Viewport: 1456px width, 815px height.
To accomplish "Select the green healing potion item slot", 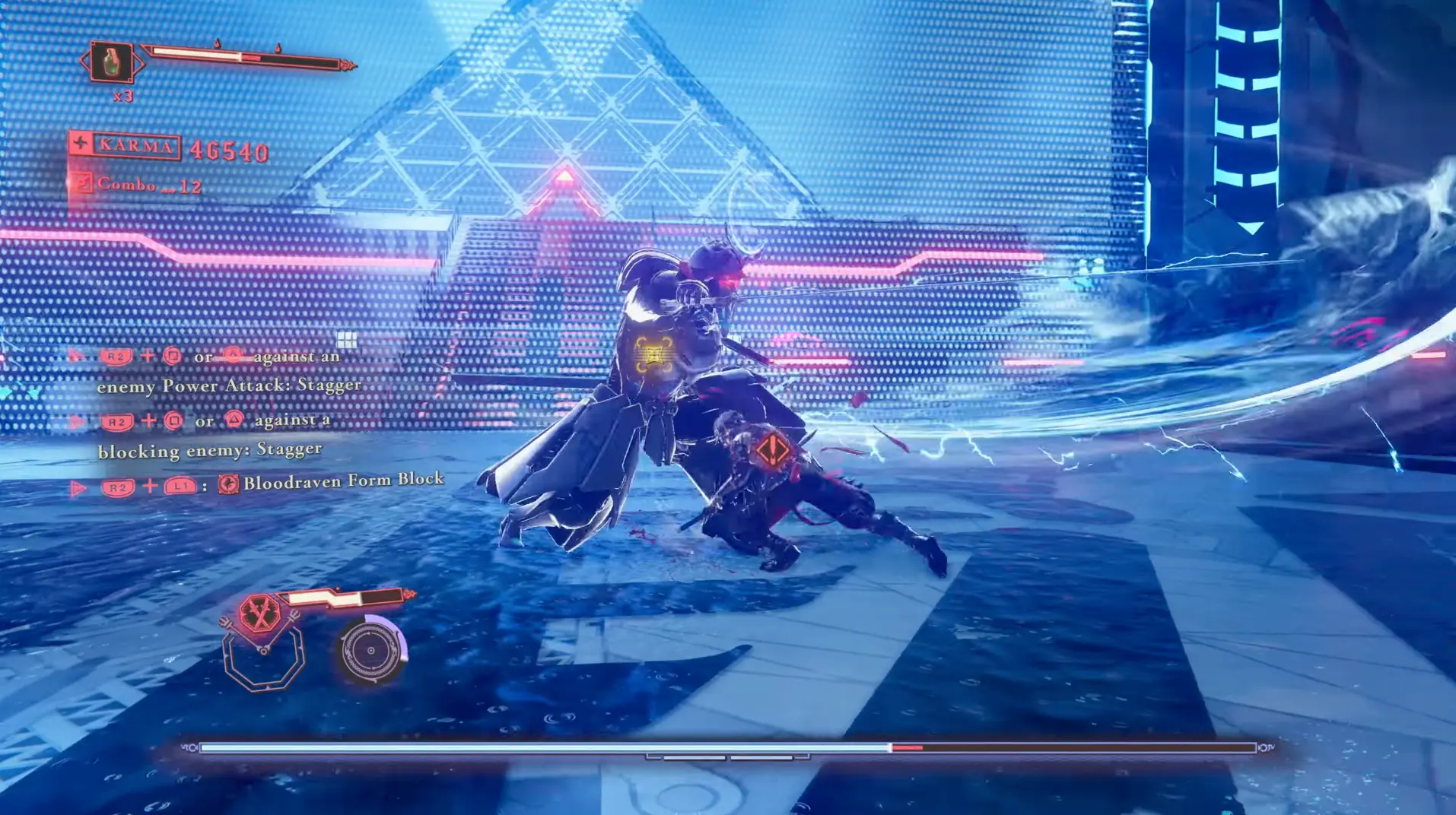I will (x=112, y=62).
